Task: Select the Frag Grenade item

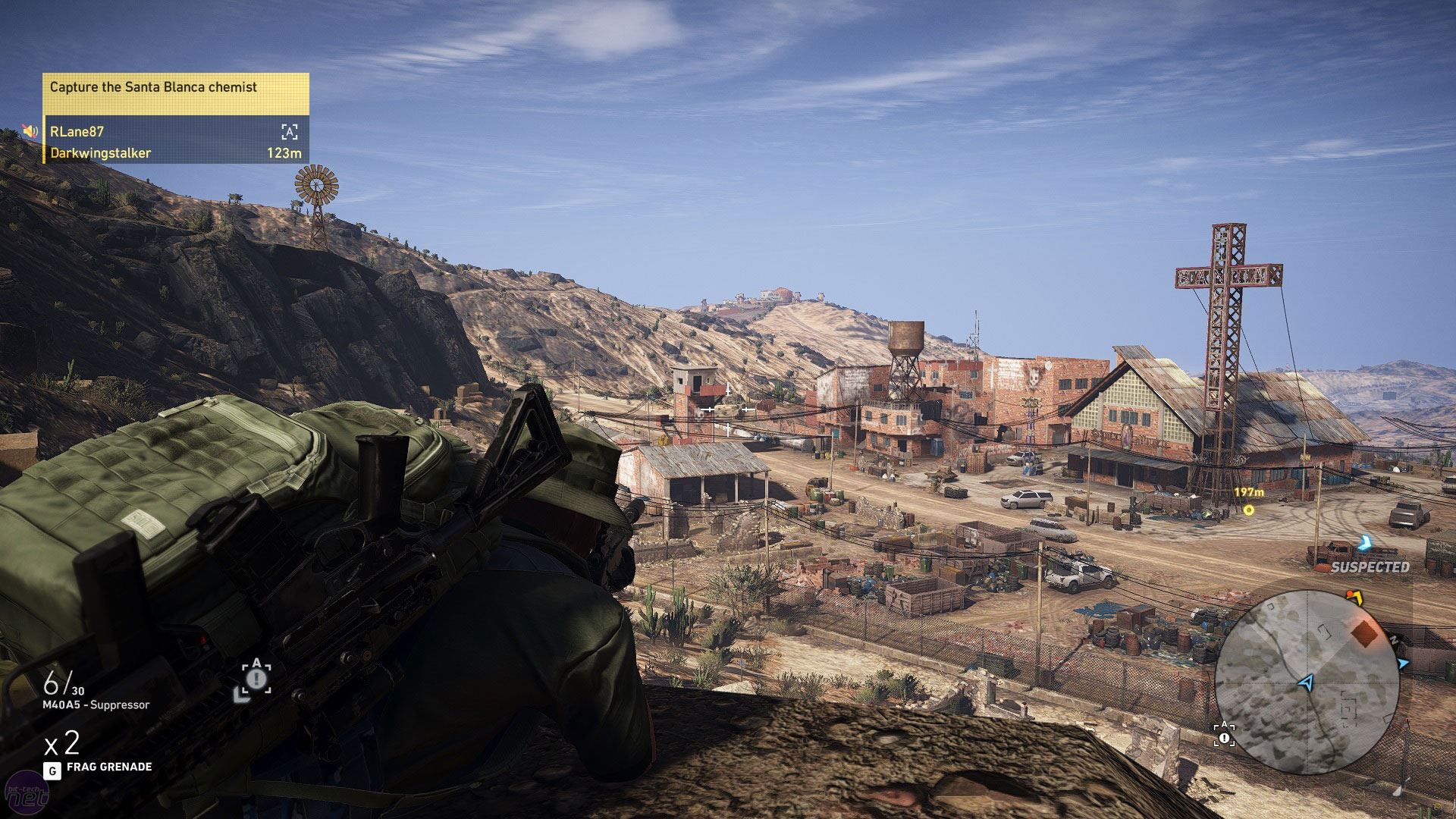Action: [108, 767]
